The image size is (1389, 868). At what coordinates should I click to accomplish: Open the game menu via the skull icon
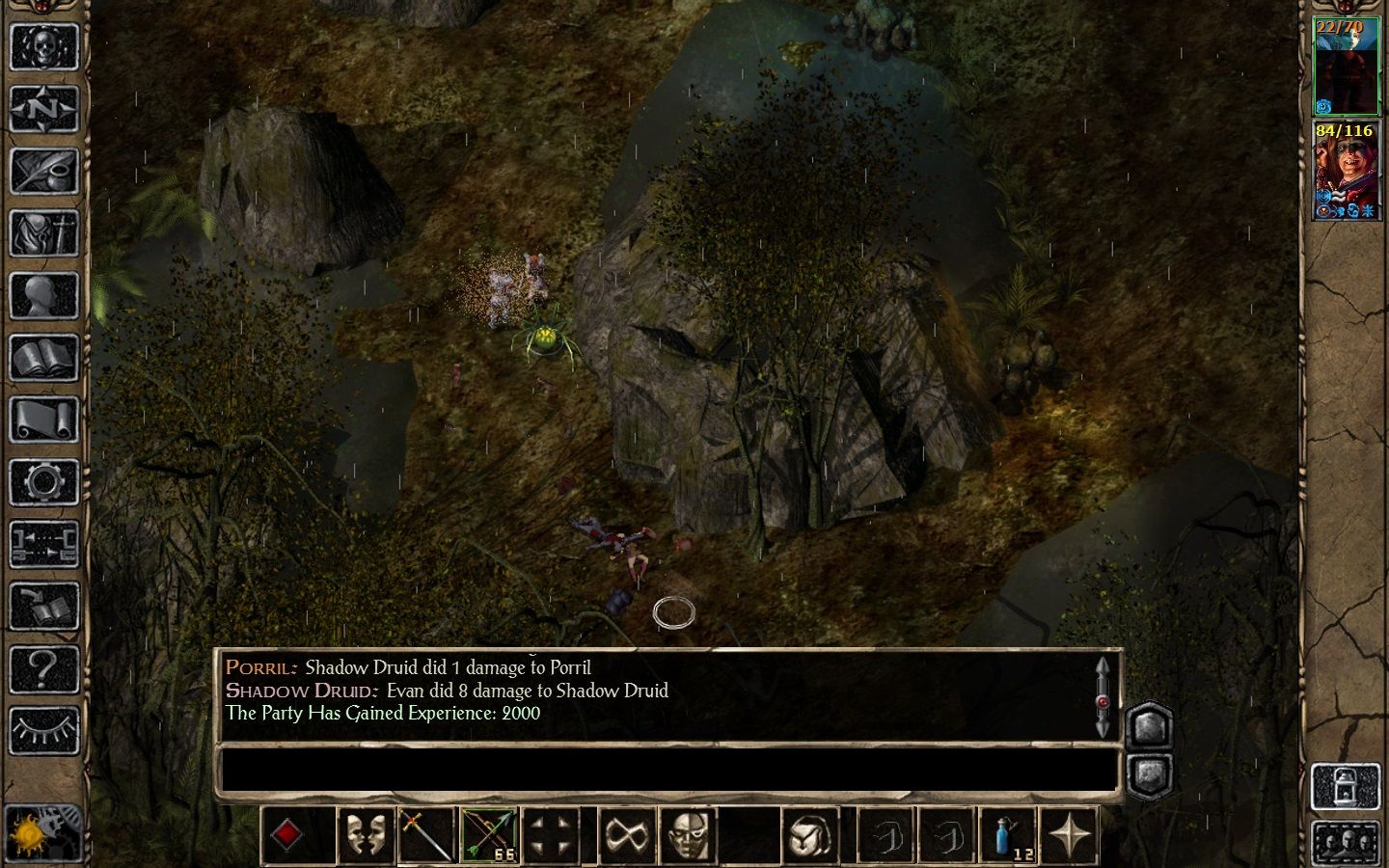(x=43, y=46)
